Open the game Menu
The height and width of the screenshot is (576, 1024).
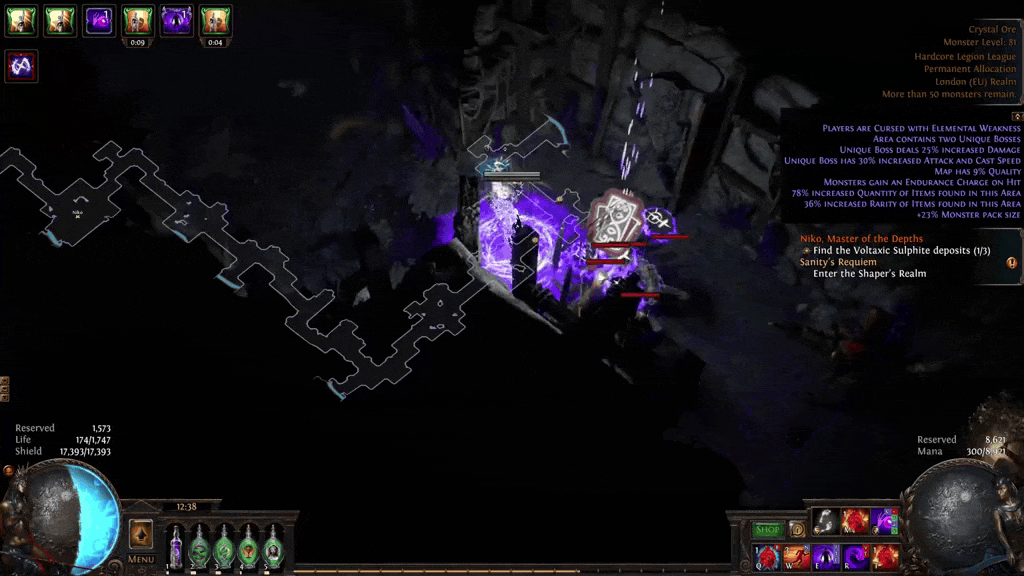click(141, 559)
